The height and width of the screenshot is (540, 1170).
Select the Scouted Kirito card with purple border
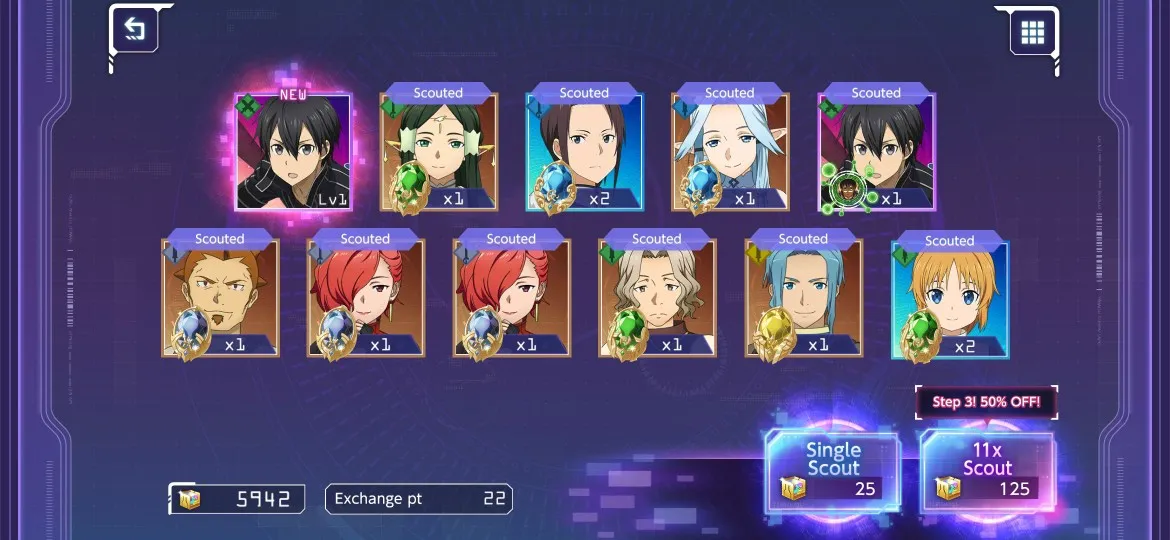pos(876,152)
